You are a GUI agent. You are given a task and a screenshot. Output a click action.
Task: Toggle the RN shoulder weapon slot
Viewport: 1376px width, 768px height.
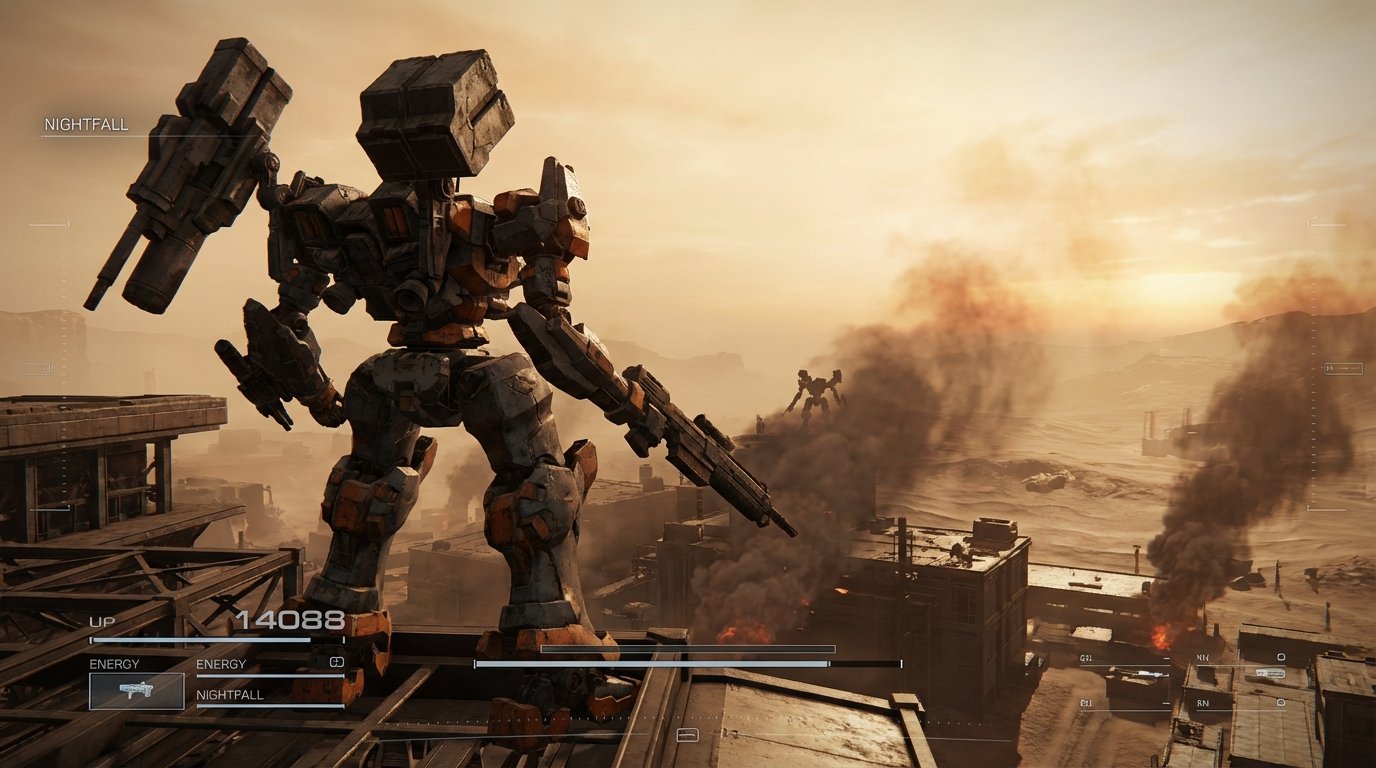(x=1202, y=703)
